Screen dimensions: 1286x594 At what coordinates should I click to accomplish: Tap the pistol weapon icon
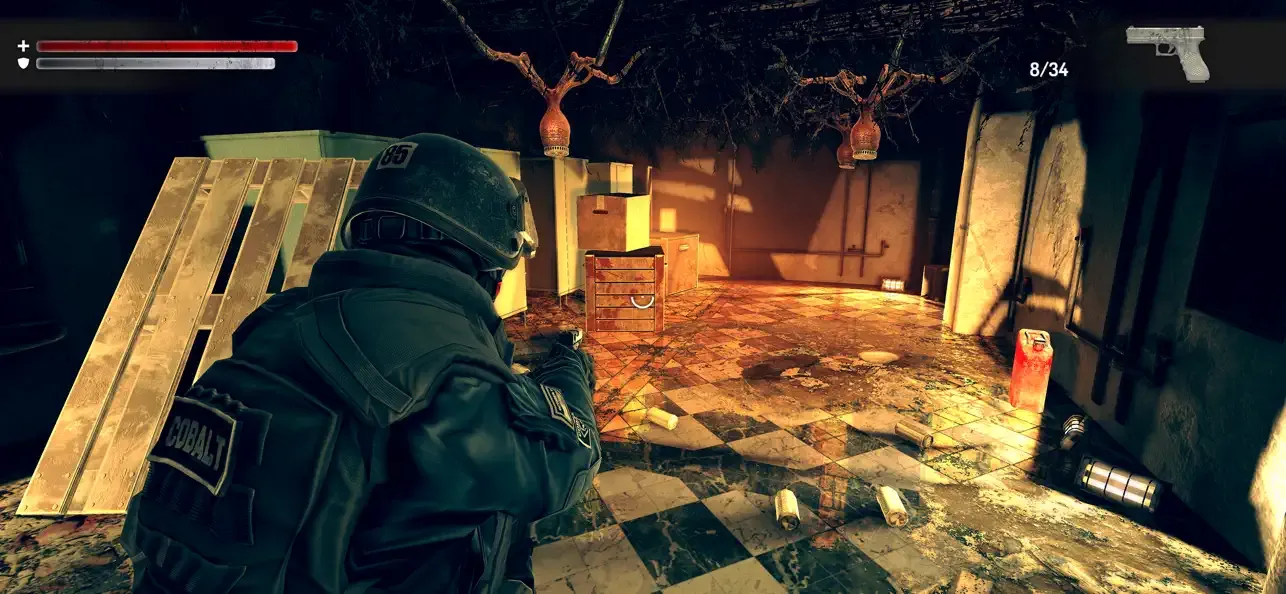pyautogui.click(x=1168, y=50)
